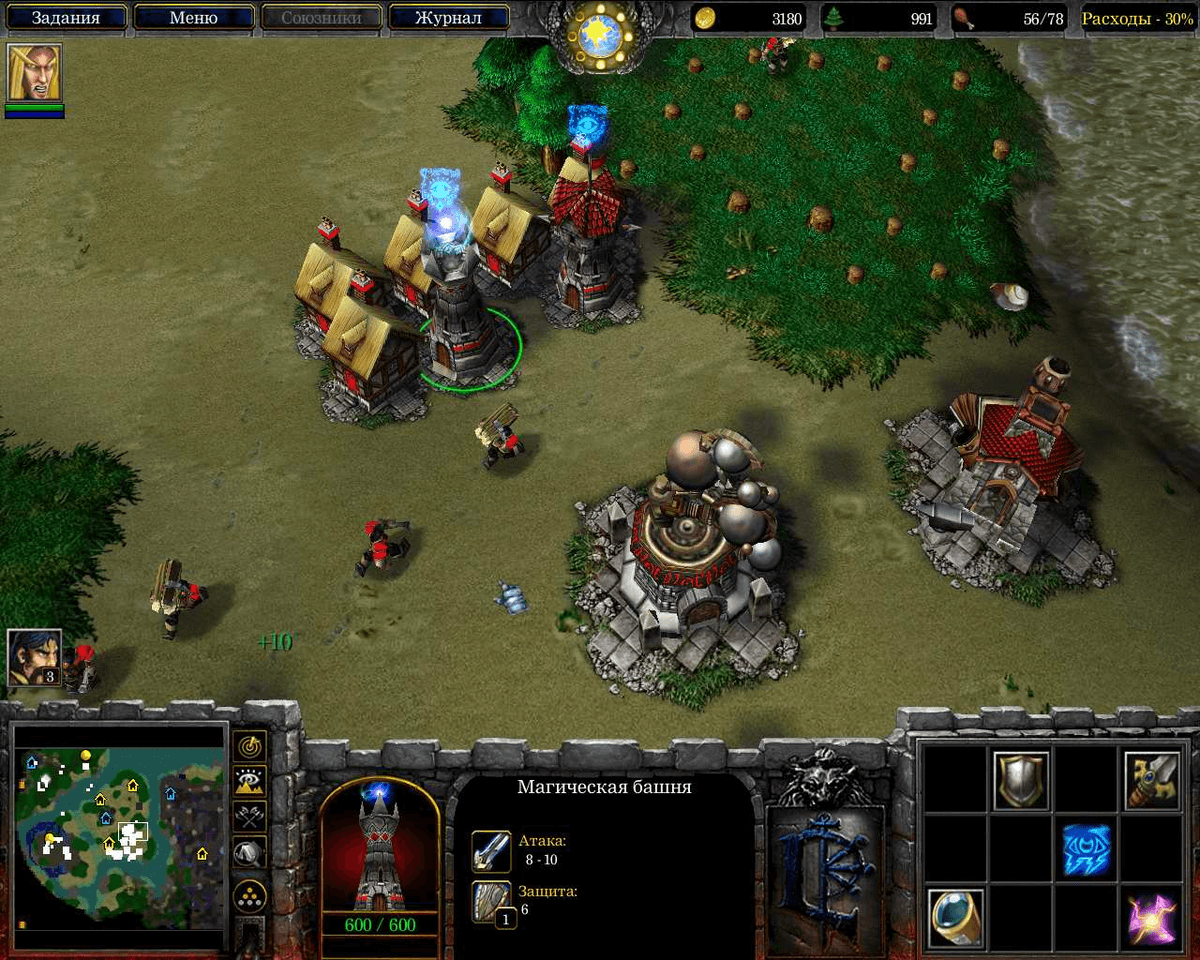
Task: Toggle creep camp display on minimap
Action: tap(249, 853)
